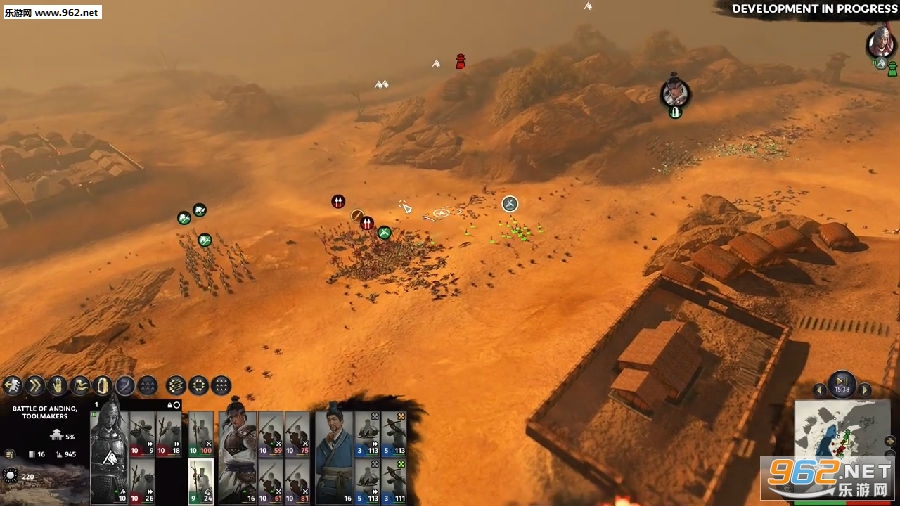Select the enemy hero portrait marker on the hill
Screen dimensions: 900x506
(x=675, y=93)
